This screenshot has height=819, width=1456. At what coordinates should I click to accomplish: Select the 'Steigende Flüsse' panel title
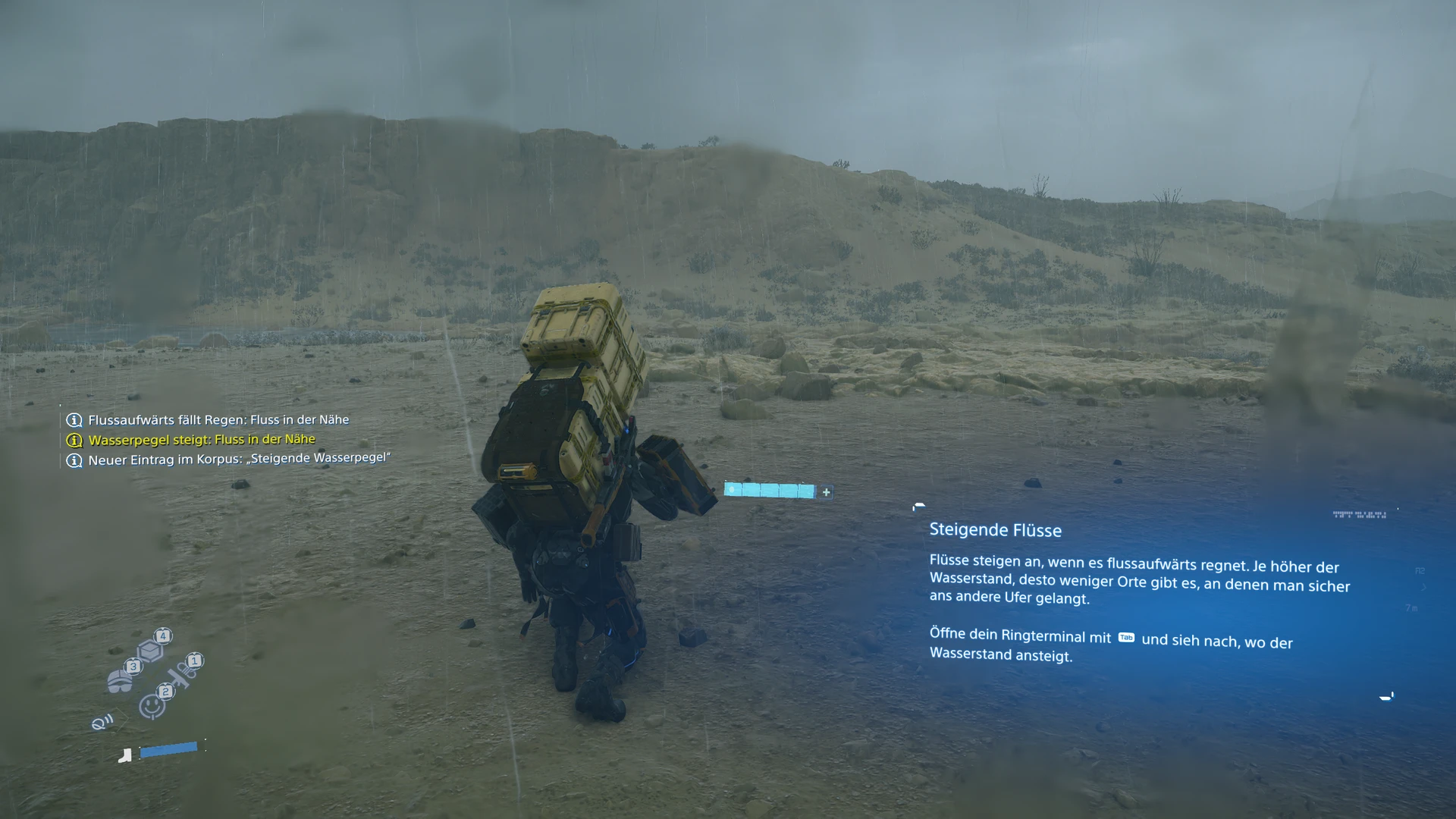(x=996, y=530)
